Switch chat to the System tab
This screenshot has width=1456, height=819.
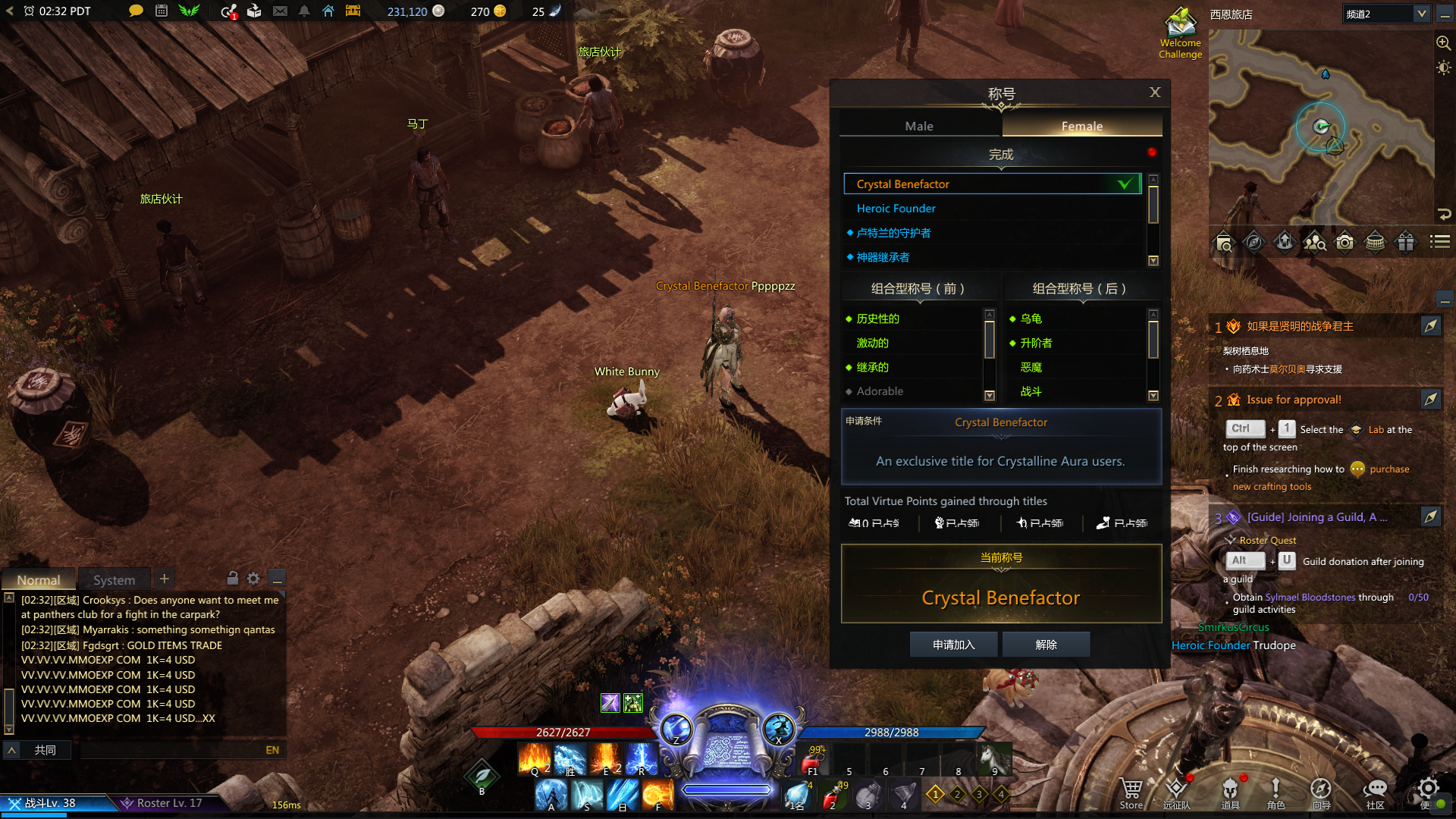[x=114, y=580]
